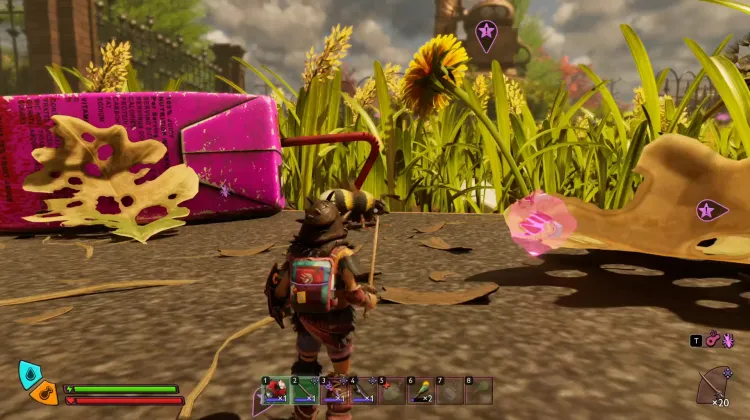Select the torch in hotbar slot 6

pyautogui.click(x=421, y=390)
